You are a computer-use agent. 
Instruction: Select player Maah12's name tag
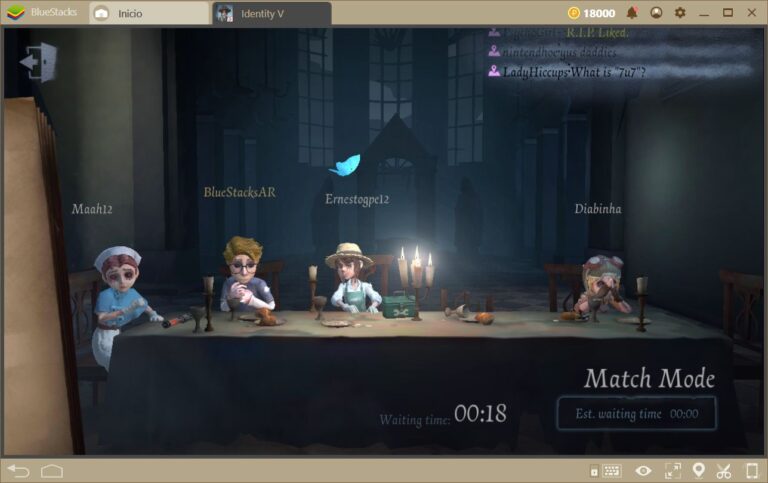pyautogui.click(x=92, y=209)
